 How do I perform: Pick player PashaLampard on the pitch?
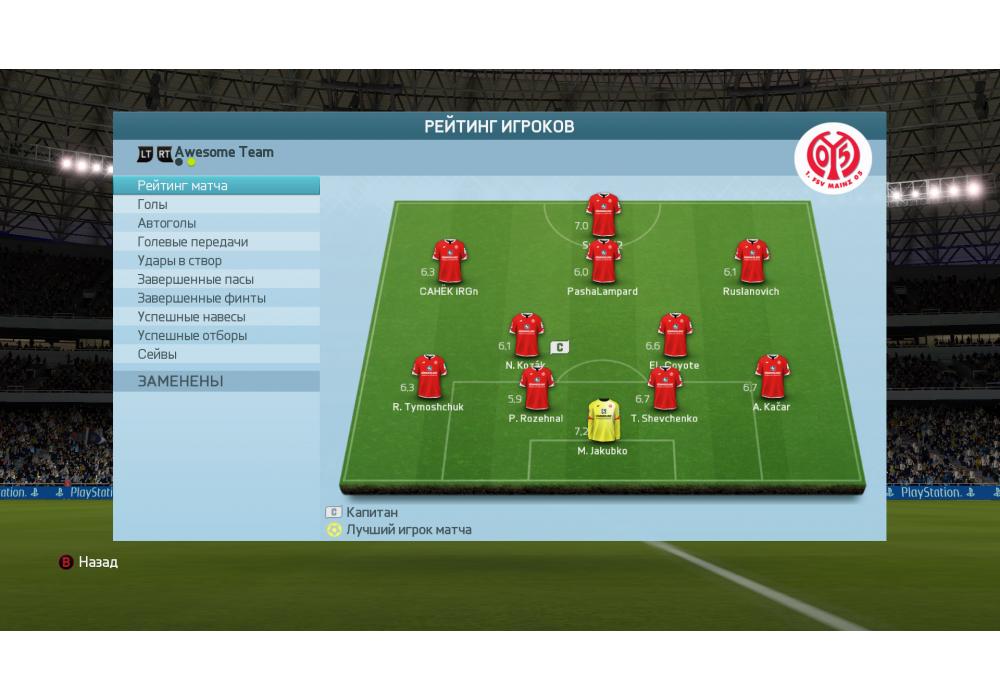[x=603, y=262]
